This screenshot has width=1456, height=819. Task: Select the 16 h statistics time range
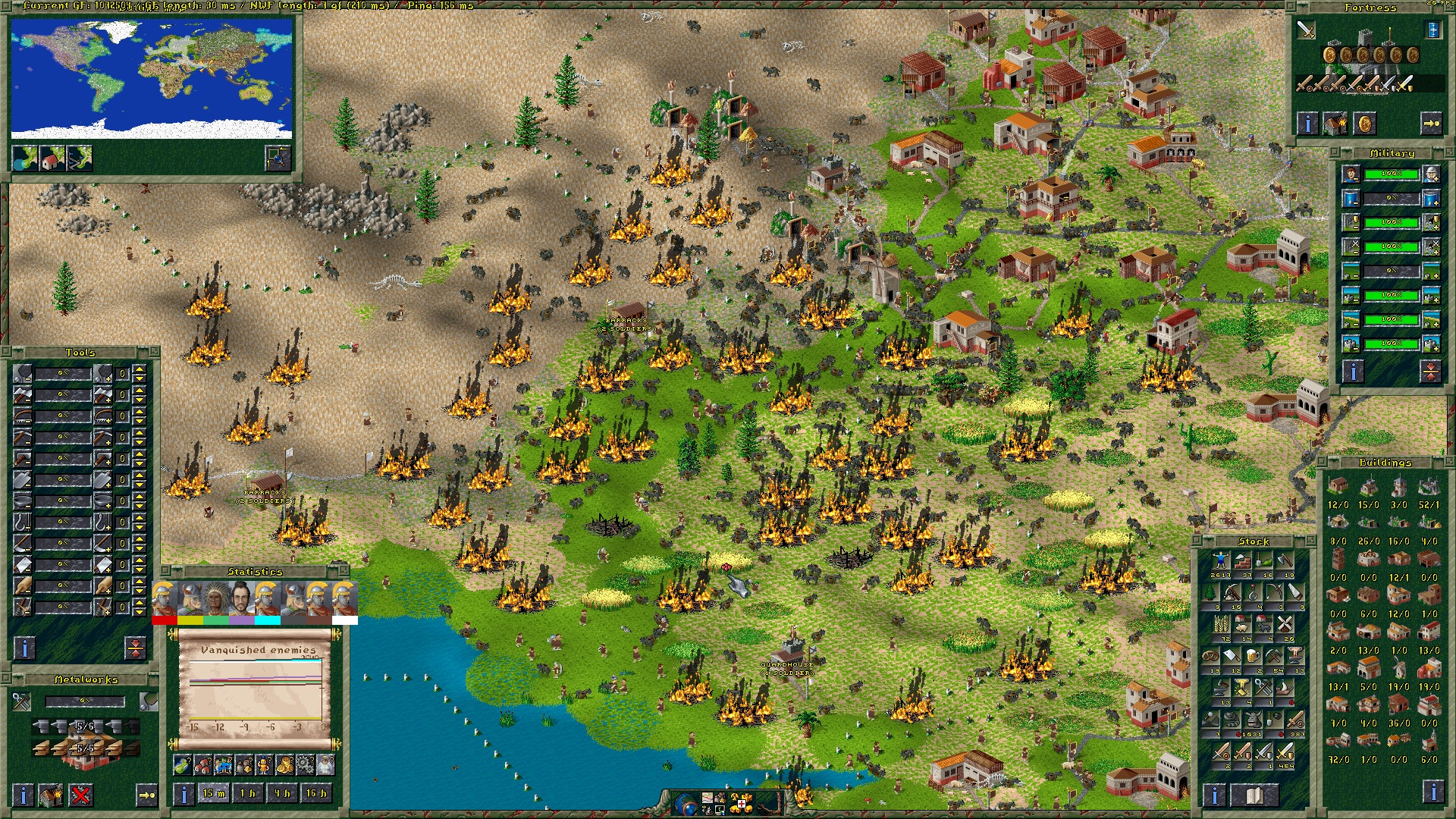[316, 794]
